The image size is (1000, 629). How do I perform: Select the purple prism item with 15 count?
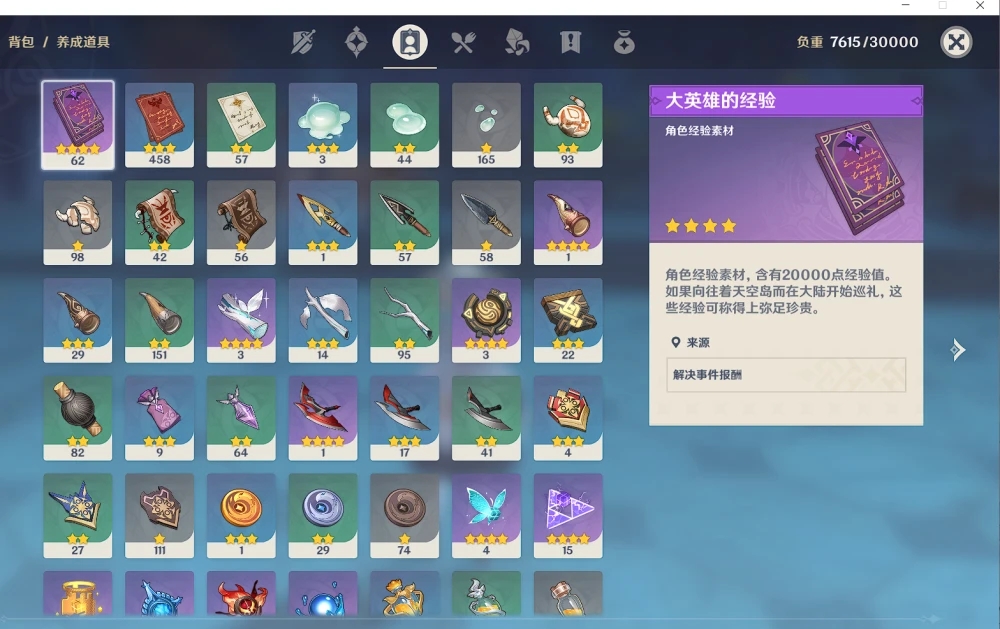point(568,515)
